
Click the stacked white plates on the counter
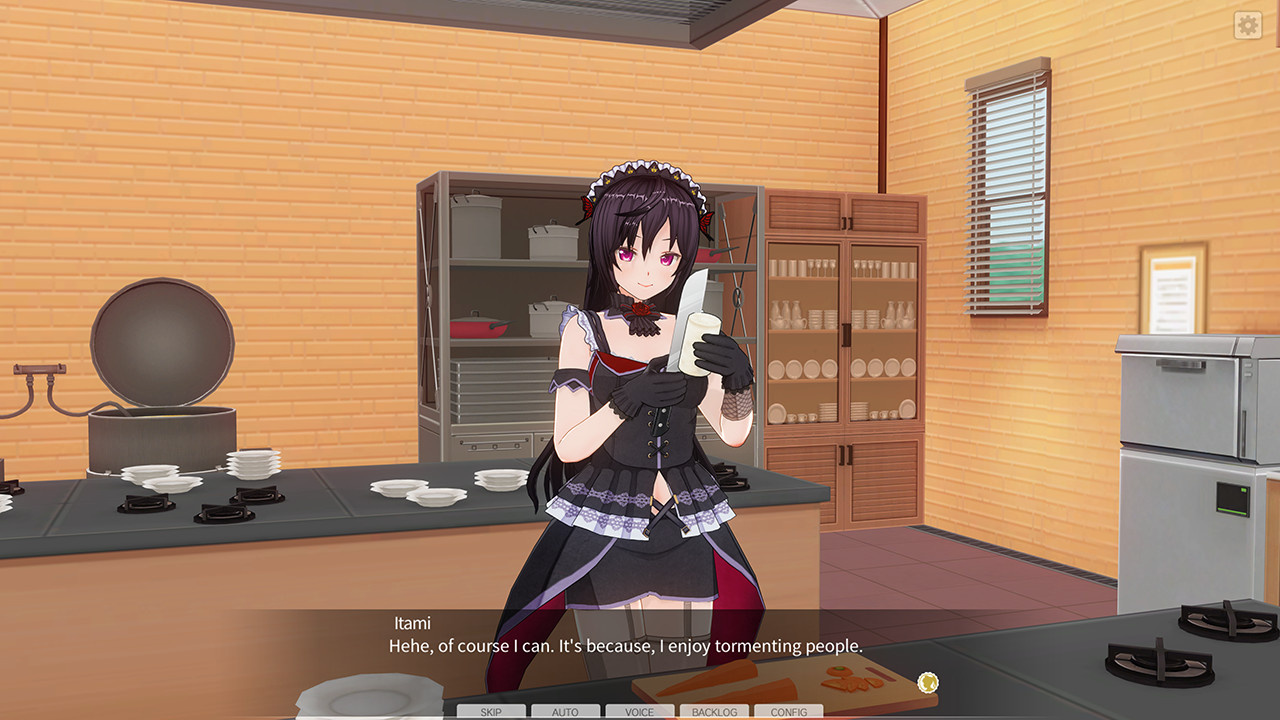tap(250, 462)
